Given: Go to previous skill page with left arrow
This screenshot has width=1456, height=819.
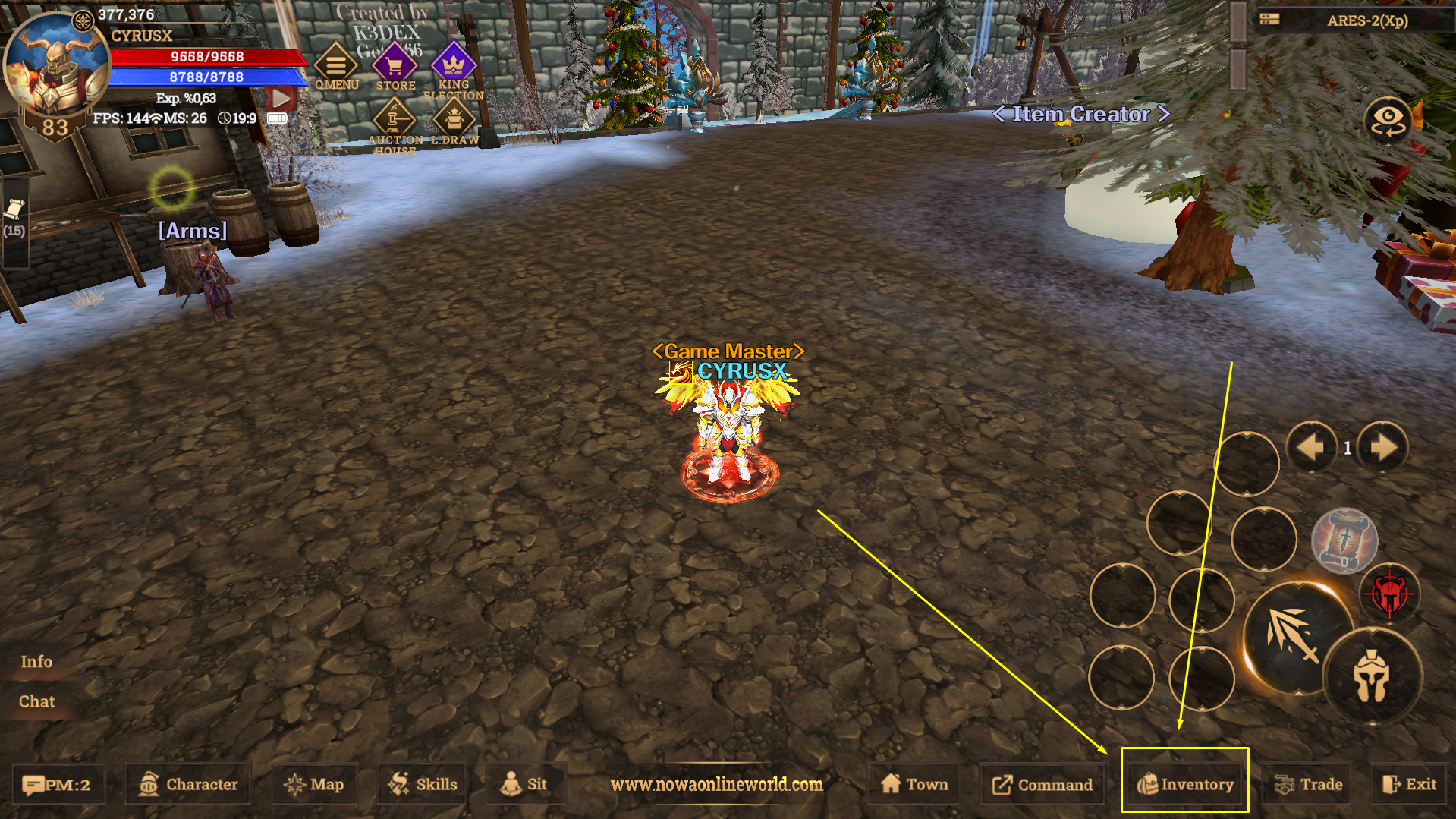Looking at the screenshot, I should 1312,448.
